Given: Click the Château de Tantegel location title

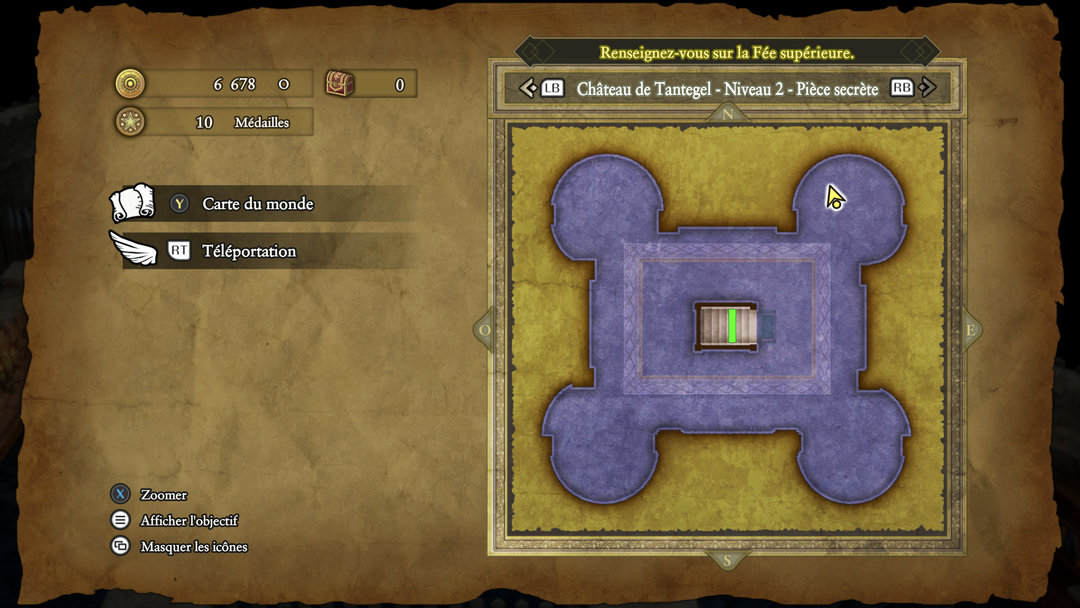Looking at the screenshot, I should click(727, 89).
